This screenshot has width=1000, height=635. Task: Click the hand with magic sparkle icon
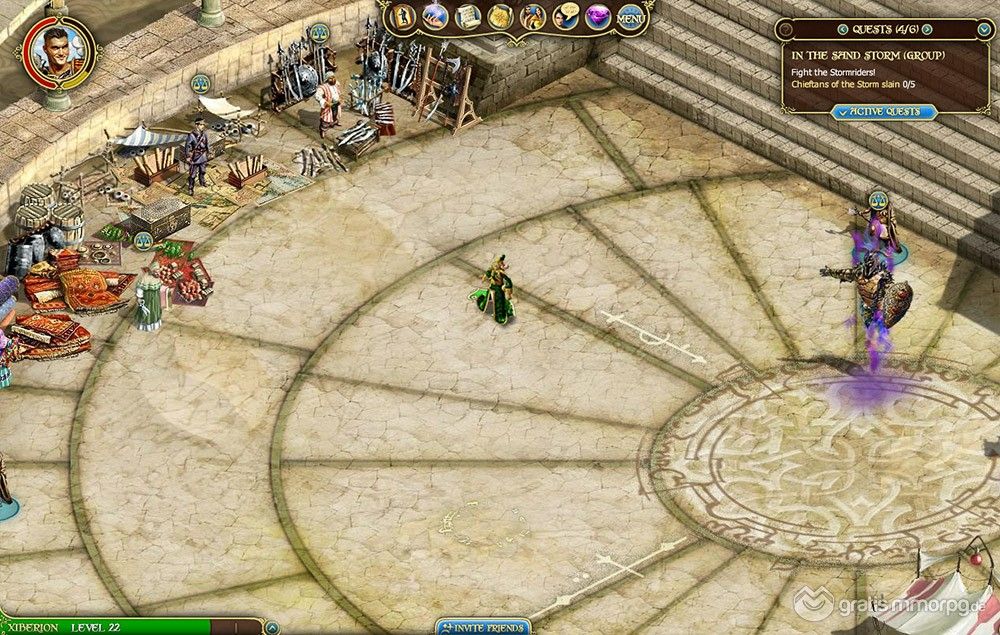click(436, 16)
